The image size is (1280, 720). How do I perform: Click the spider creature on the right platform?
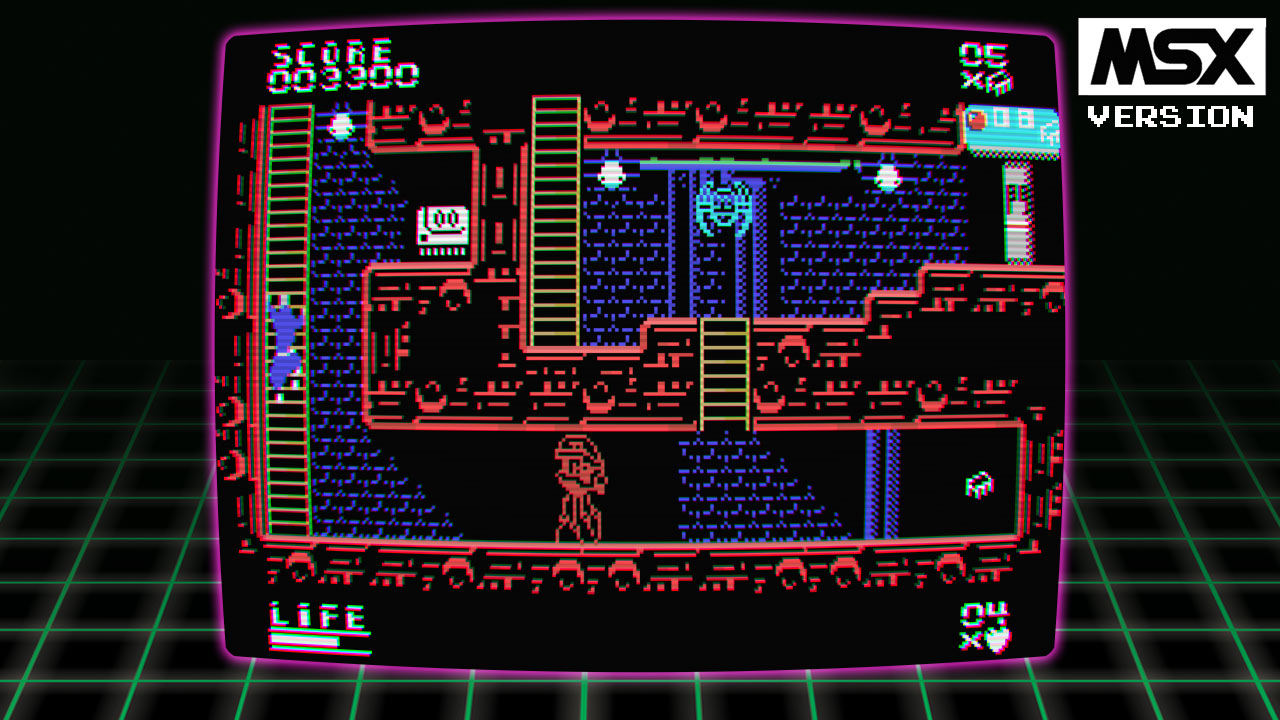[977, 482]
